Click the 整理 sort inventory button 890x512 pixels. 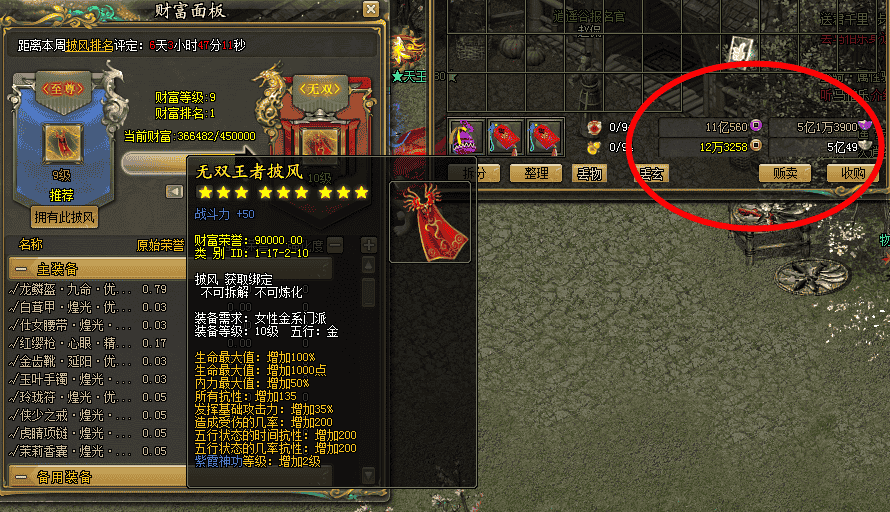pyautogui.click(x=536, y=173)
